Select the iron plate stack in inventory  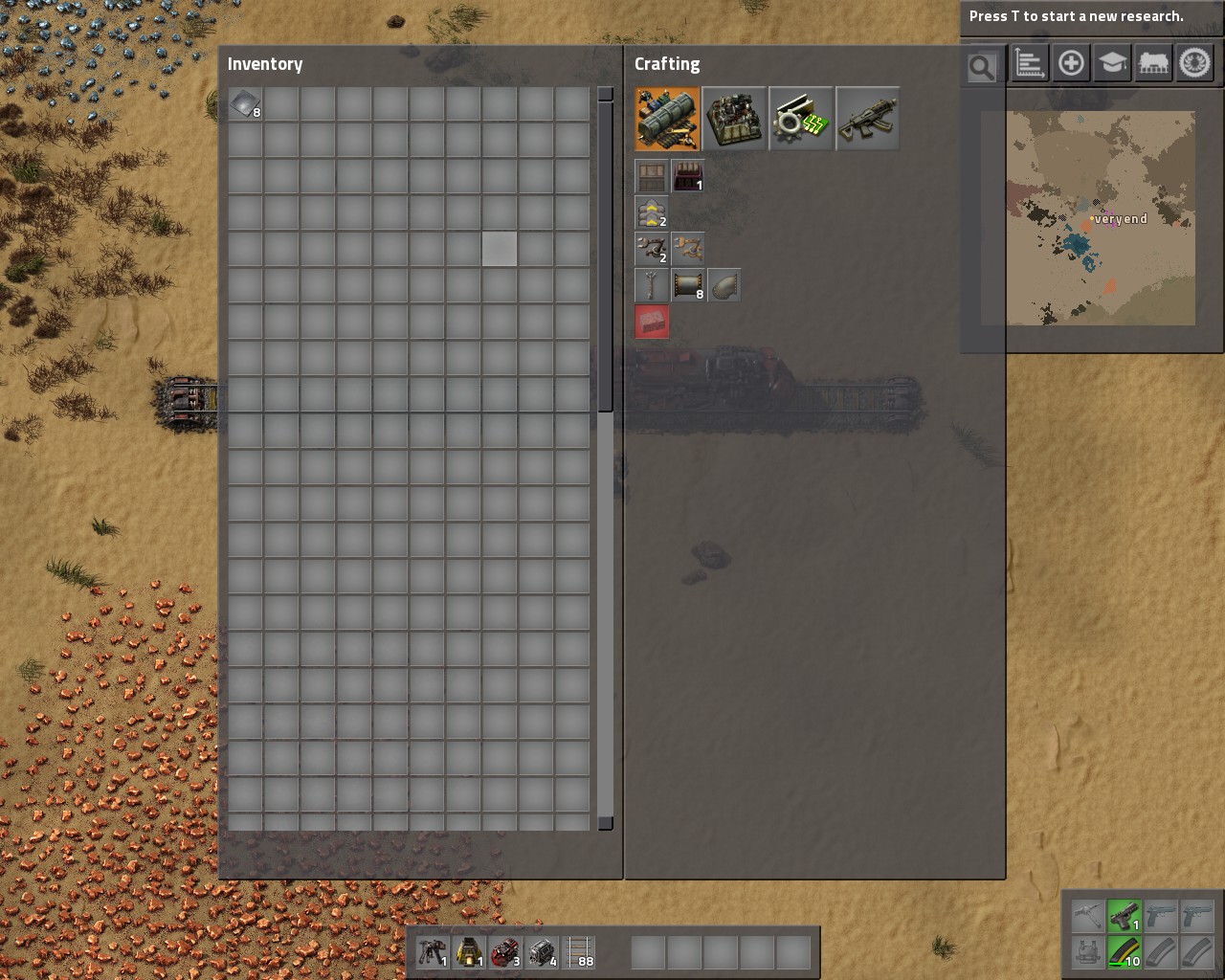245,104
